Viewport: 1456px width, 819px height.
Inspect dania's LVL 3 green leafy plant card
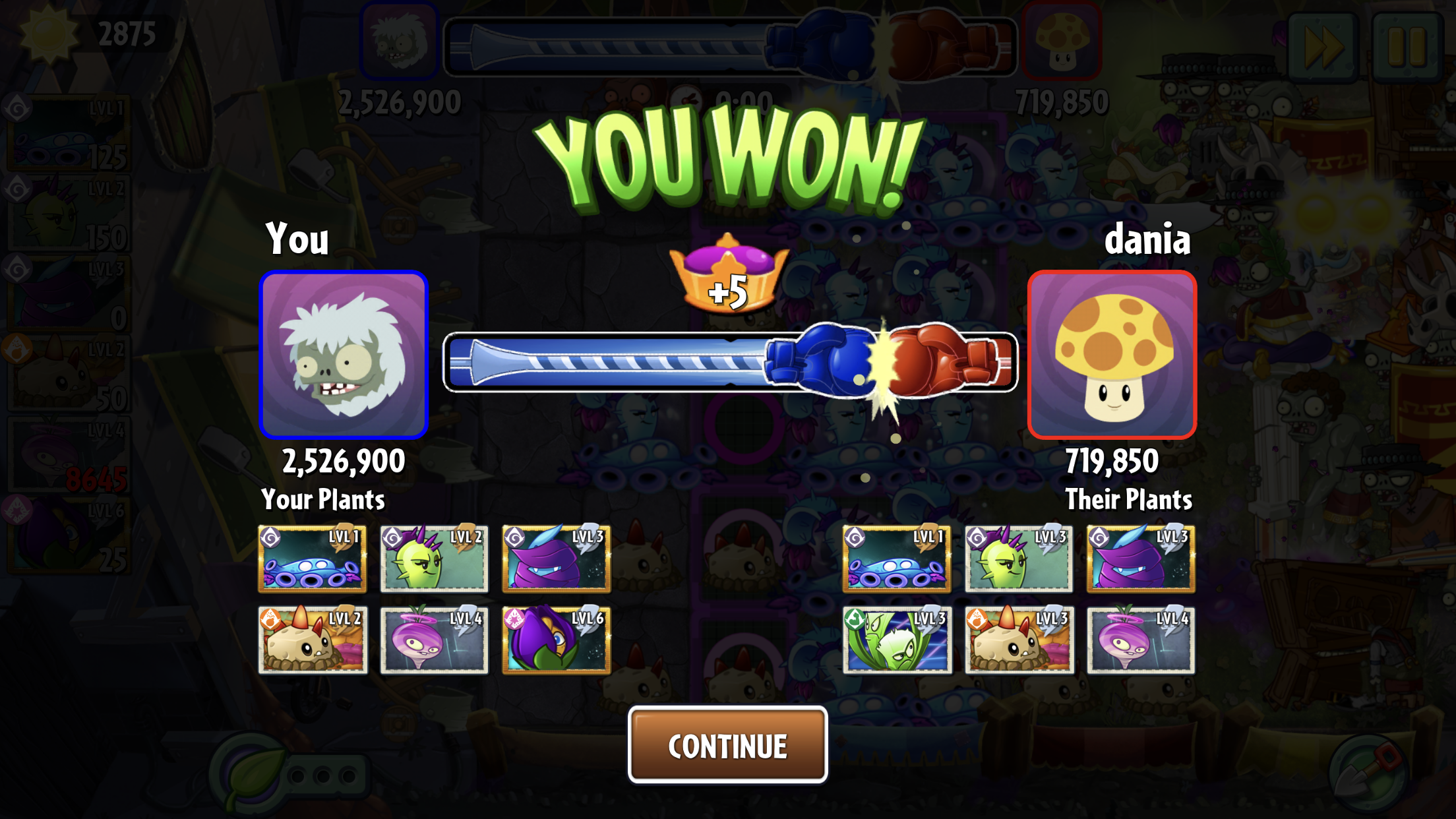tap(896, 640)
